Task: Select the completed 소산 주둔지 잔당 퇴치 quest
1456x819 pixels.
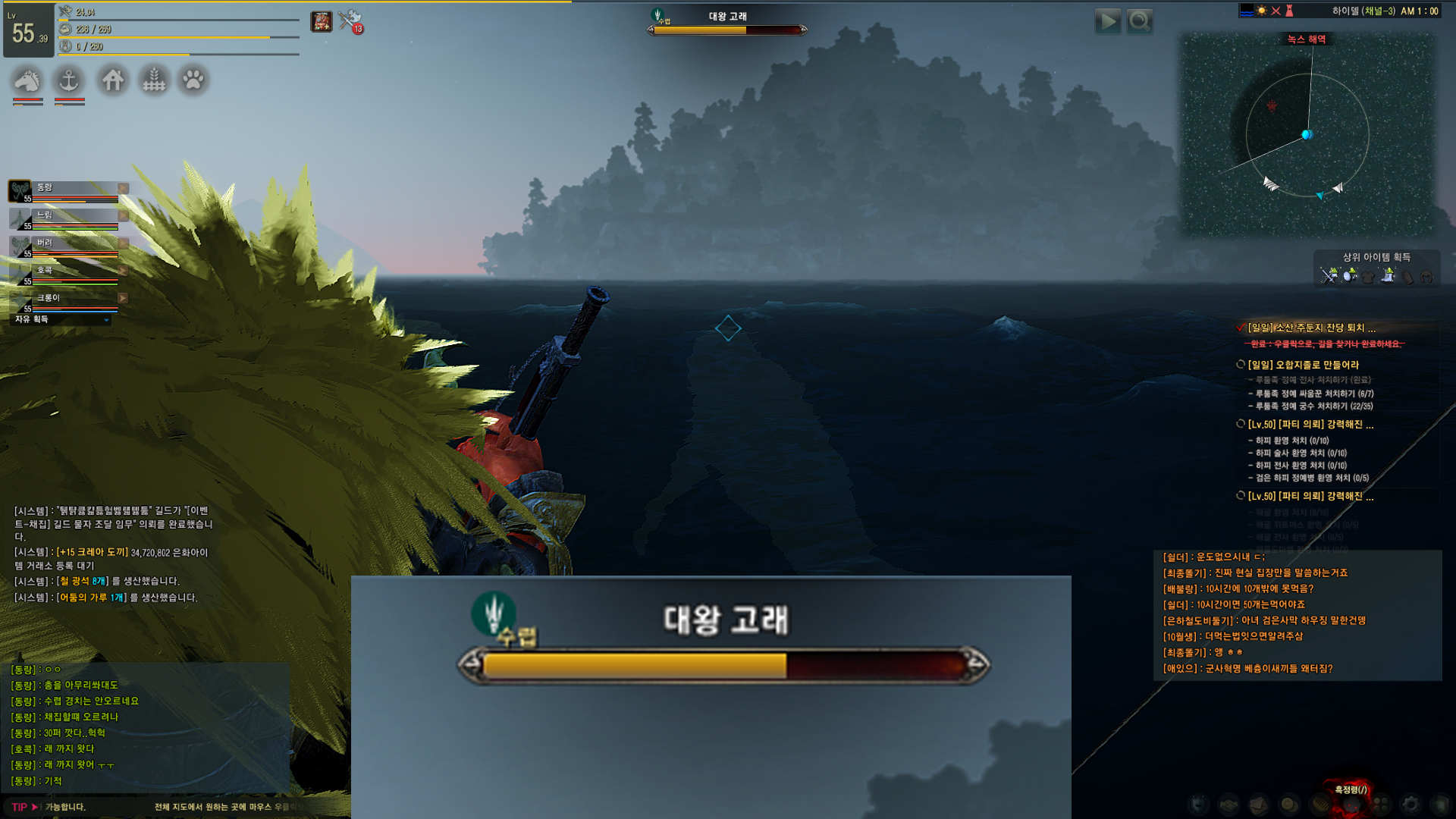Action: pos(1311,328)
